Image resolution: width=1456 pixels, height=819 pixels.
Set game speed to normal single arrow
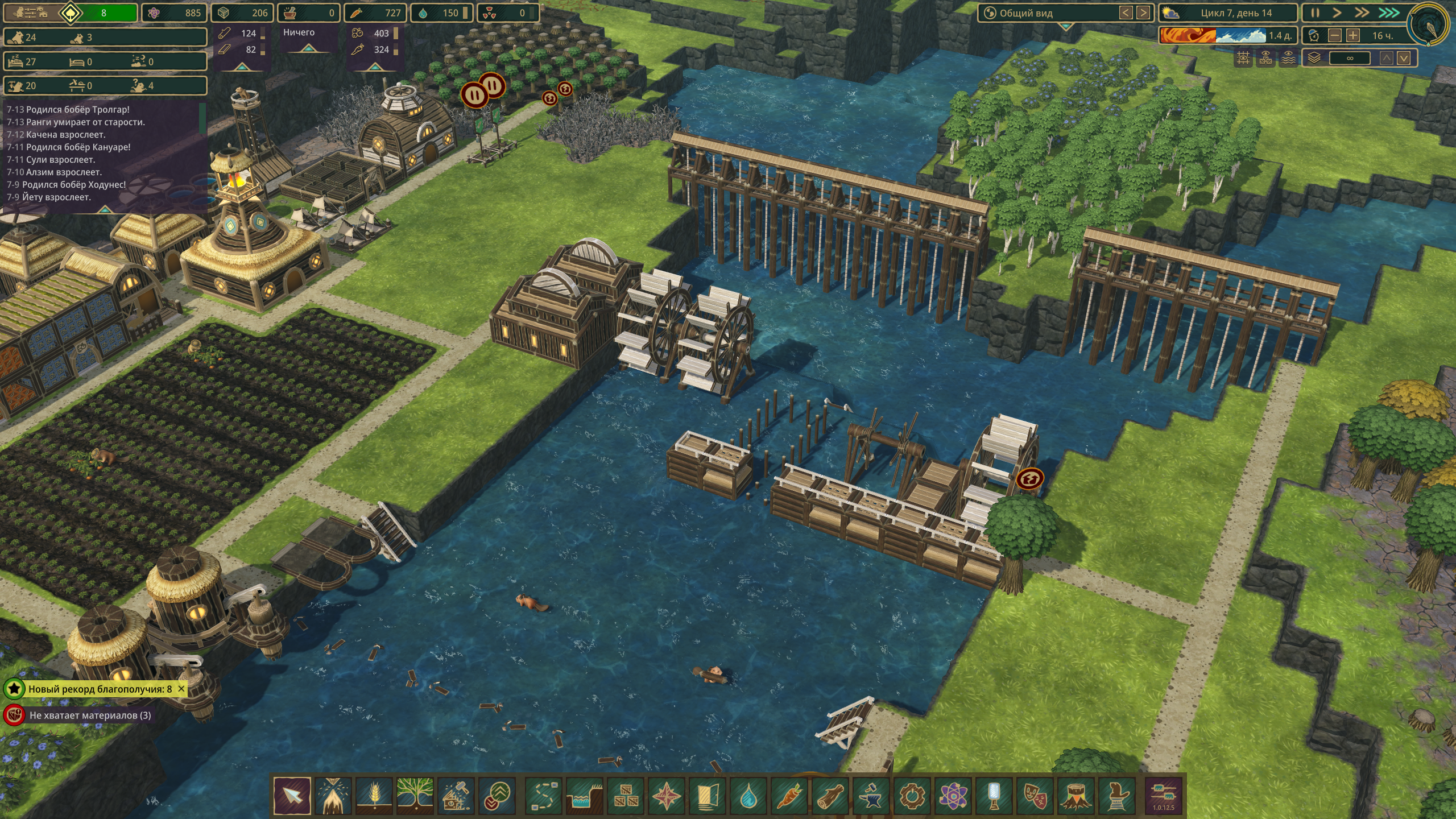pyautogui.click(x=1337, y=13)
